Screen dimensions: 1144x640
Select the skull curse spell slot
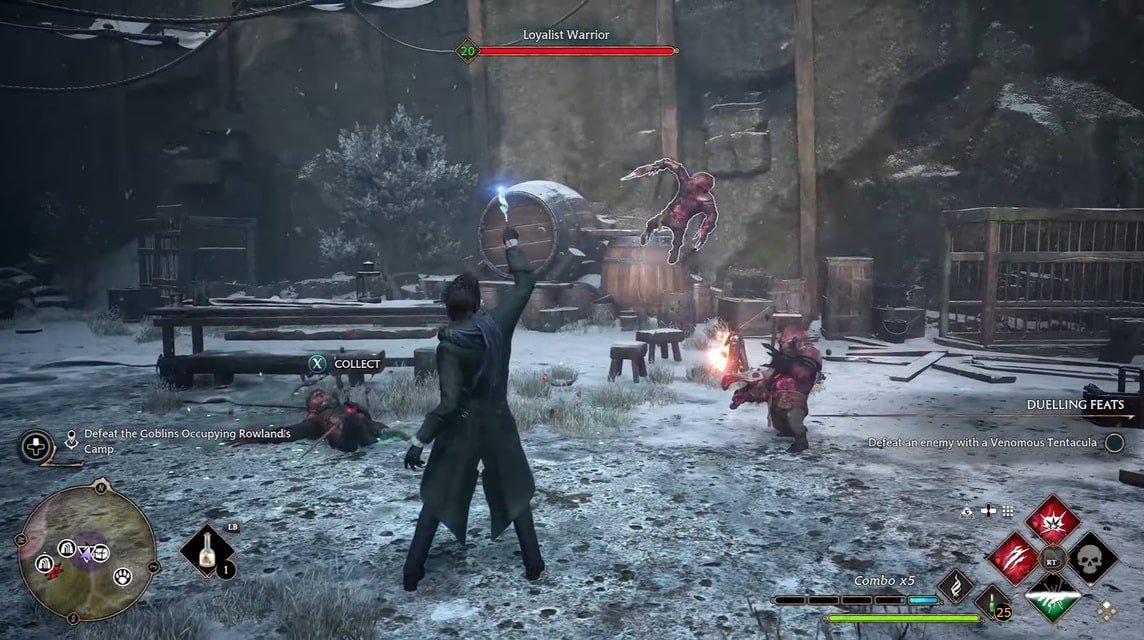coord(1091,556)
